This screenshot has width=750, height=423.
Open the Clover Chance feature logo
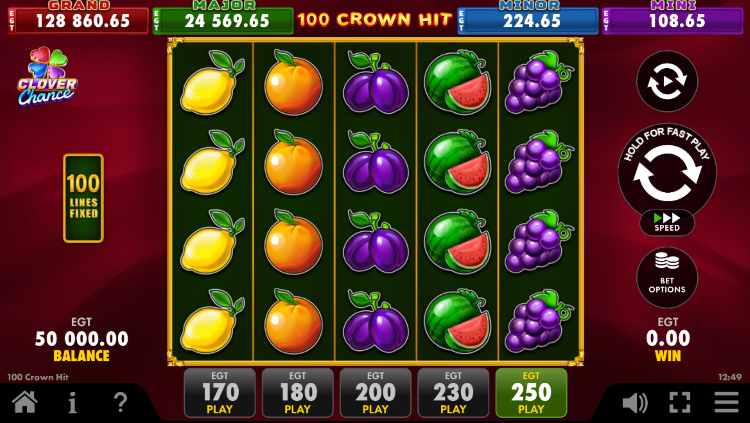click(46, 78)
